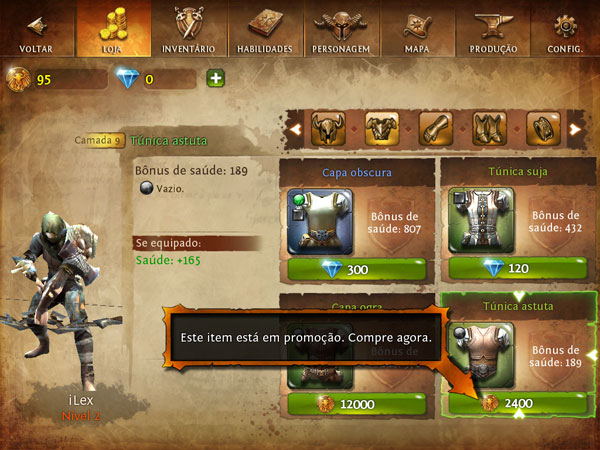This screenshot has height=450, width=600.
Task: Open the Habilidades tab
Action: click(x=264, y=28)
